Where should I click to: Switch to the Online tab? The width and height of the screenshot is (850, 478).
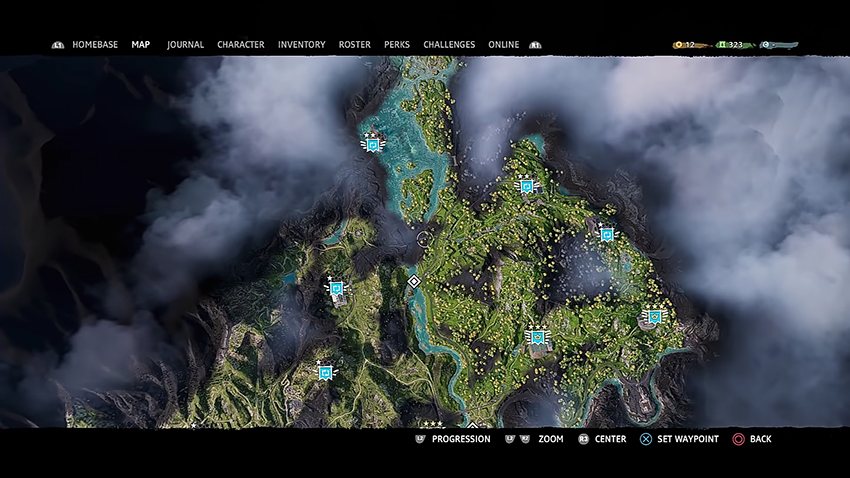503,45
